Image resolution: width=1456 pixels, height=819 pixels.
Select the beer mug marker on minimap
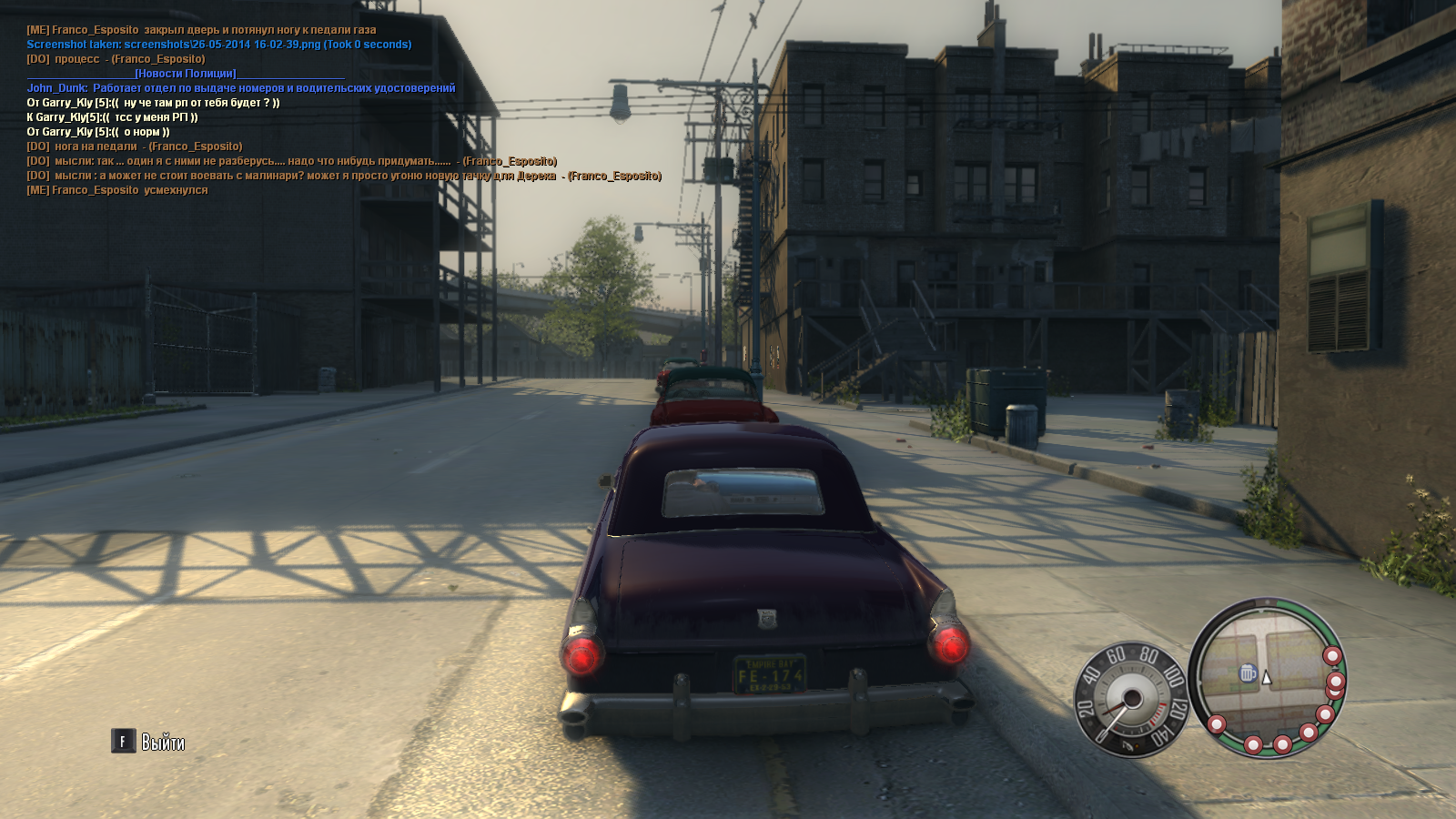pos(1248,673)
